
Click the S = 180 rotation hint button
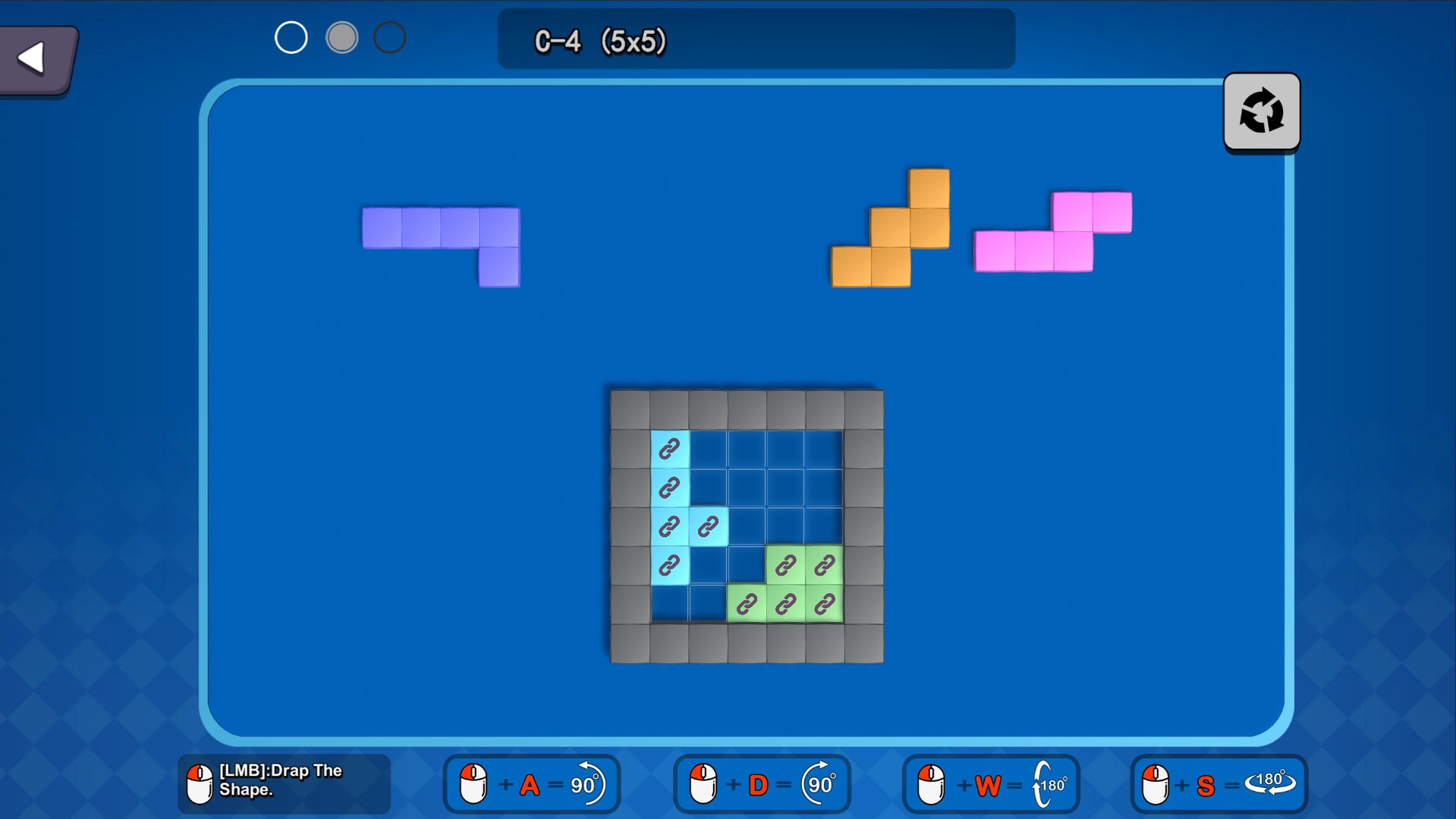point(1218,784)
